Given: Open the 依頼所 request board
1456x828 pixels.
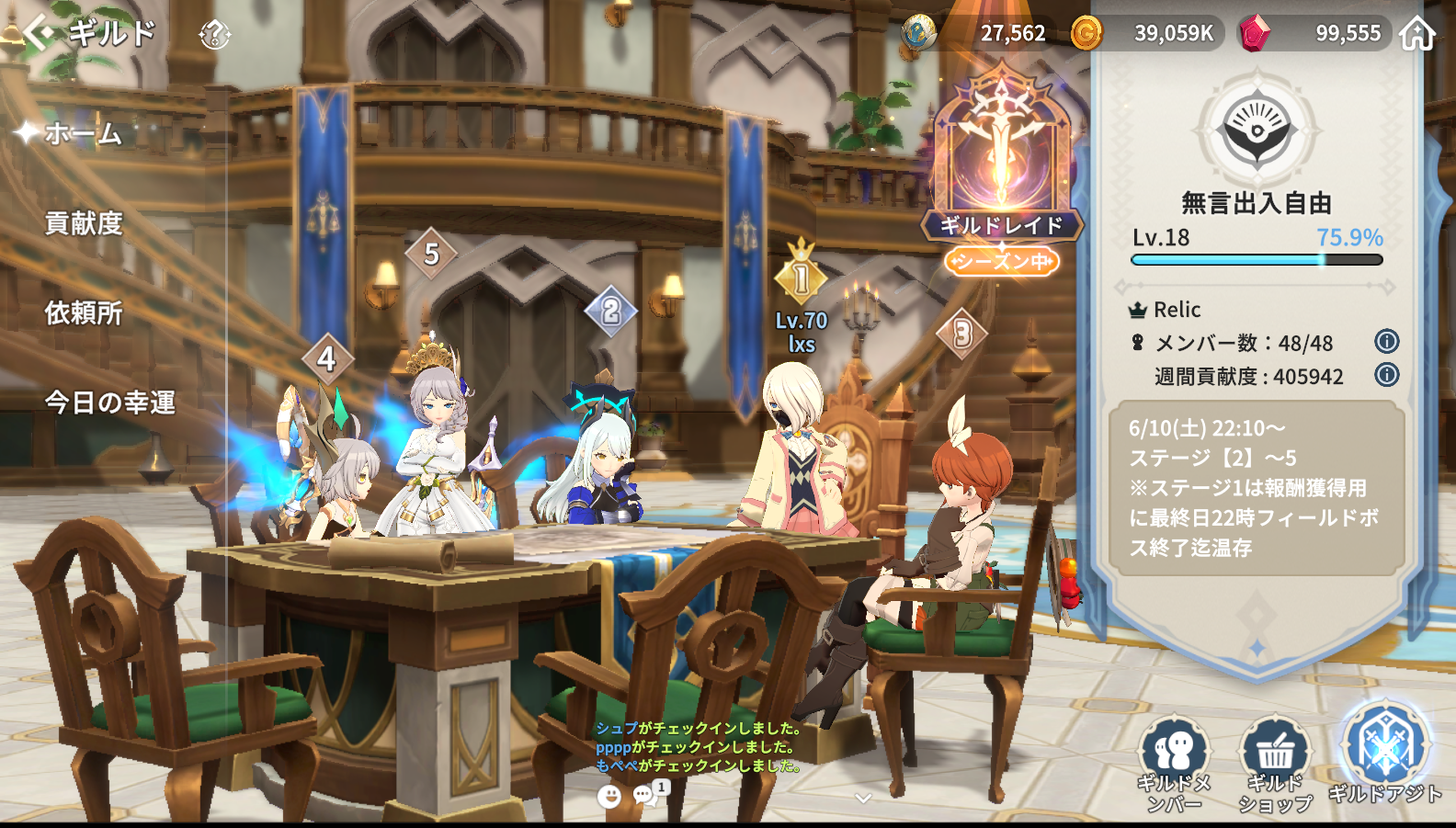Looking at the screenshot, I should click(x=84, y=313).
